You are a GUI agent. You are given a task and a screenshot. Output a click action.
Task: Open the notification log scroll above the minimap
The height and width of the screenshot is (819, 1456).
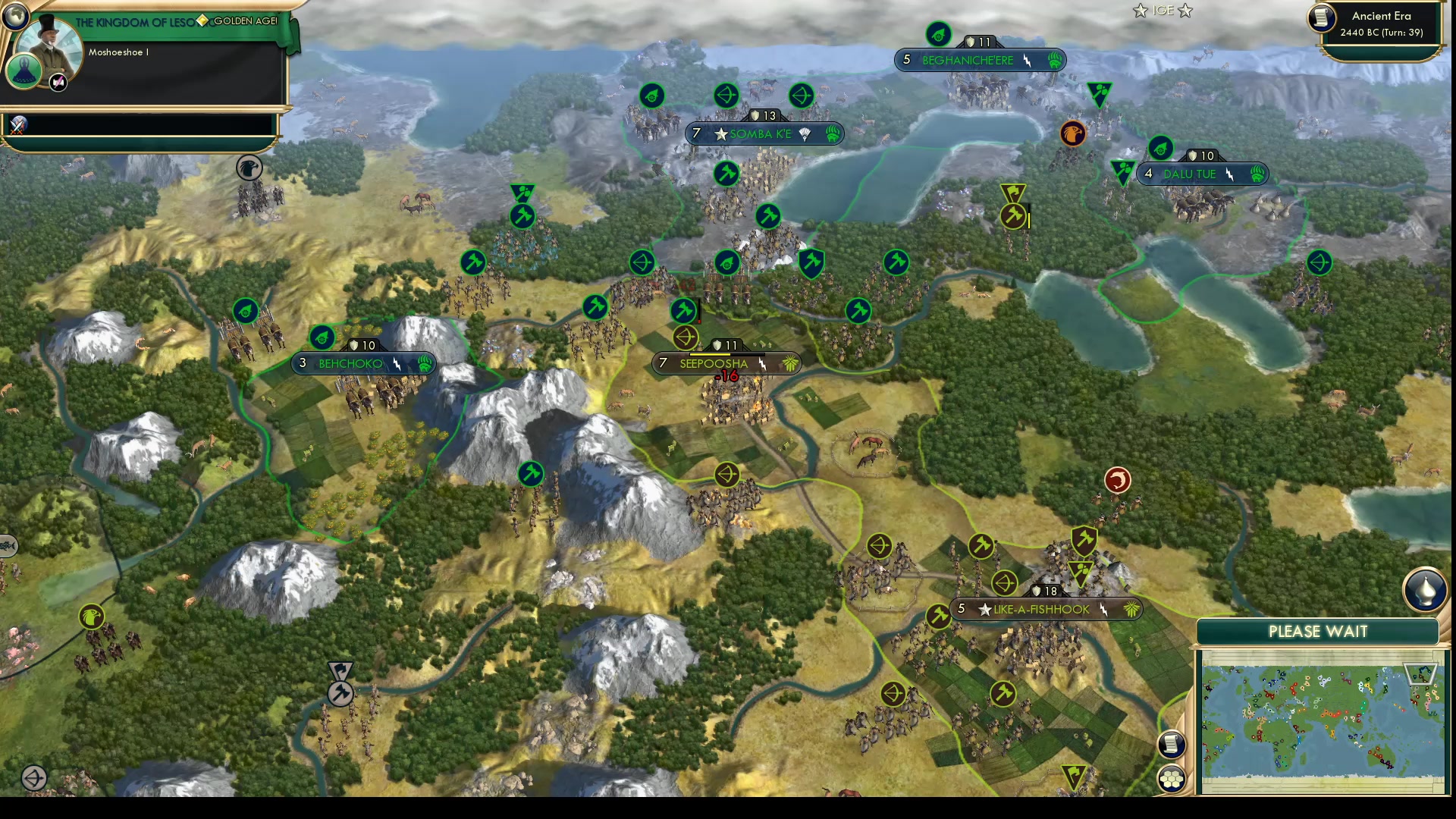coord(1172,745)
